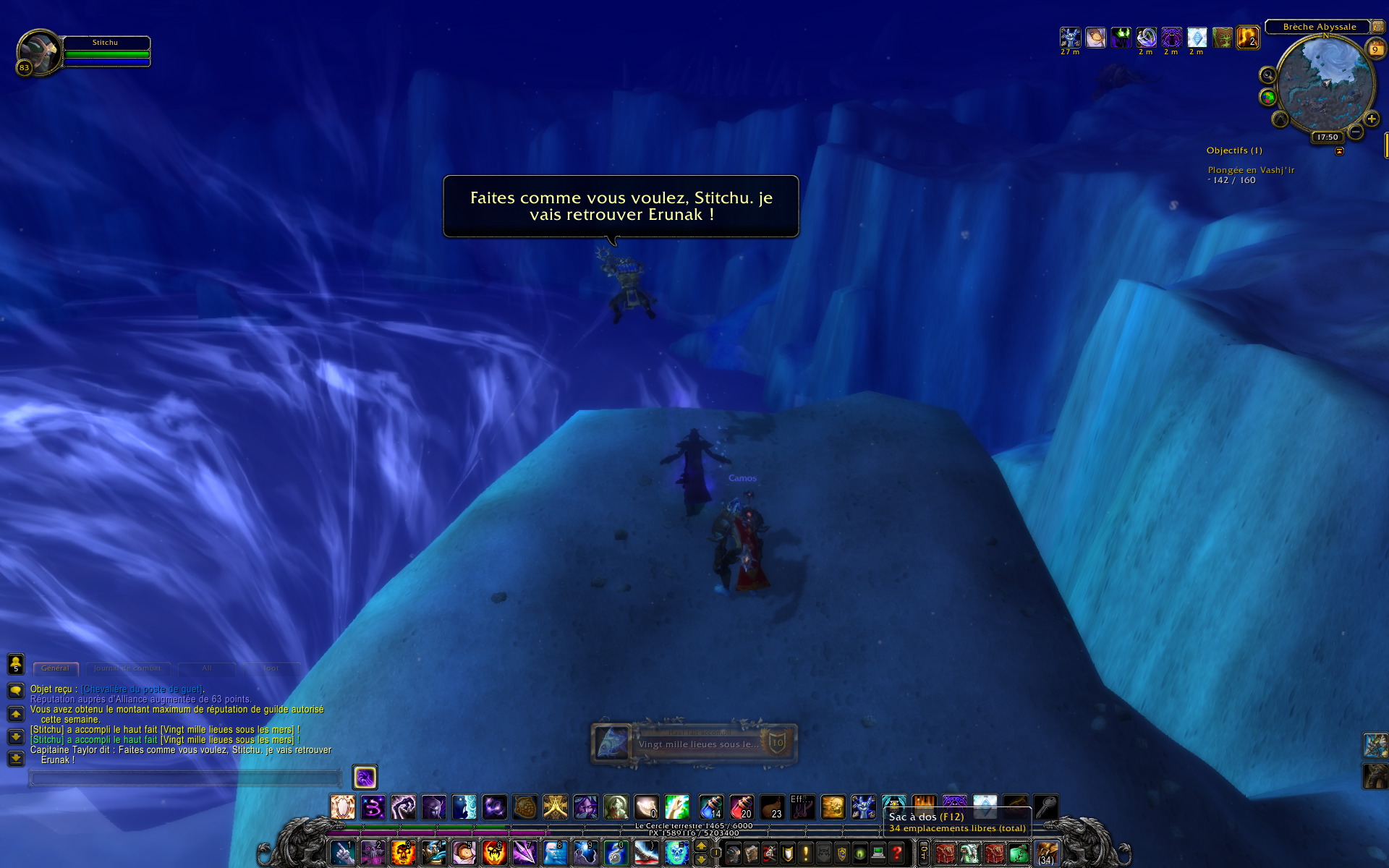Open the red question mark help button
1389x868 pixels.
pyautogui.click(x=896, y=854)
